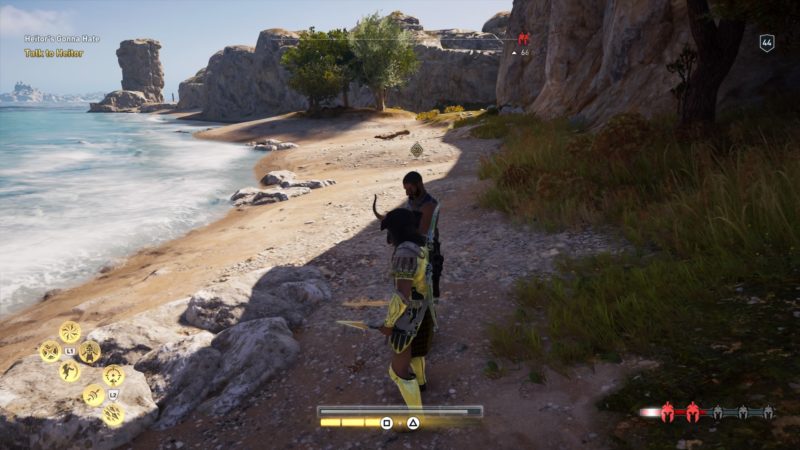Activate the multiple arrows bow ability
Screen dimensions: 800x450
tap(113, 413)
